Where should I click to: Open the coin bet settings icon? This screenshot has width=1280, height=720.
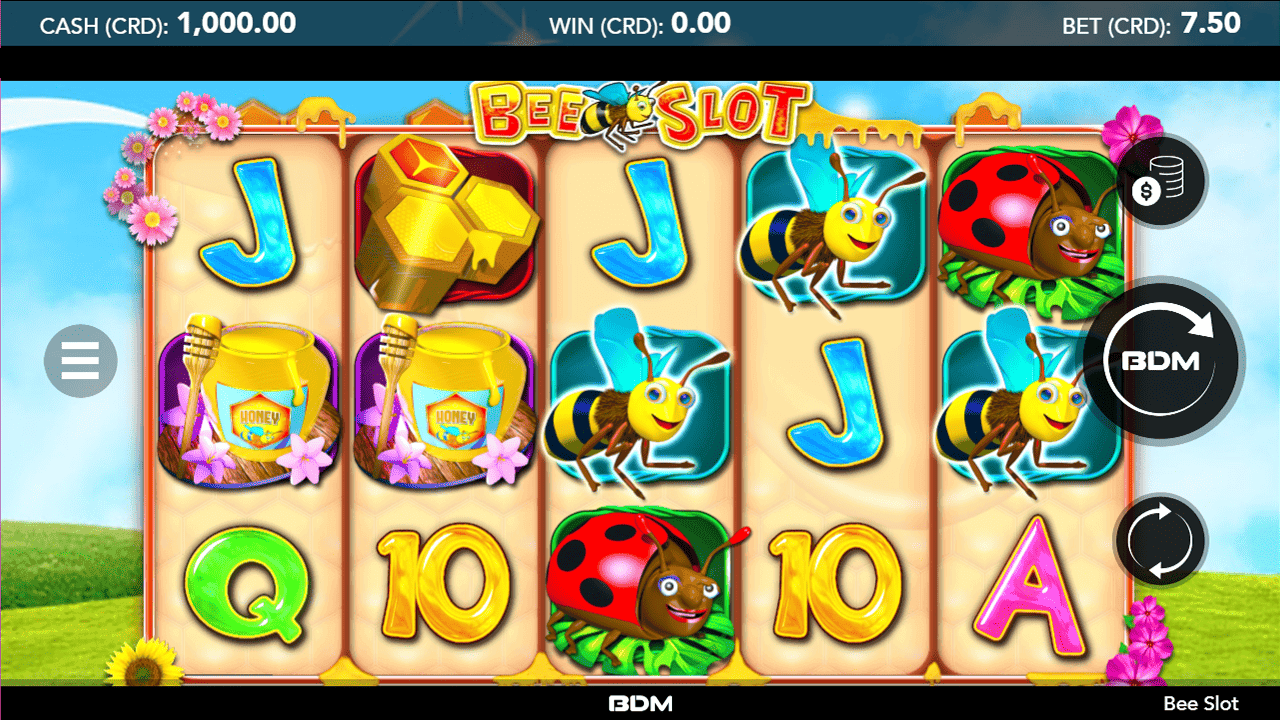[1158, 181]
